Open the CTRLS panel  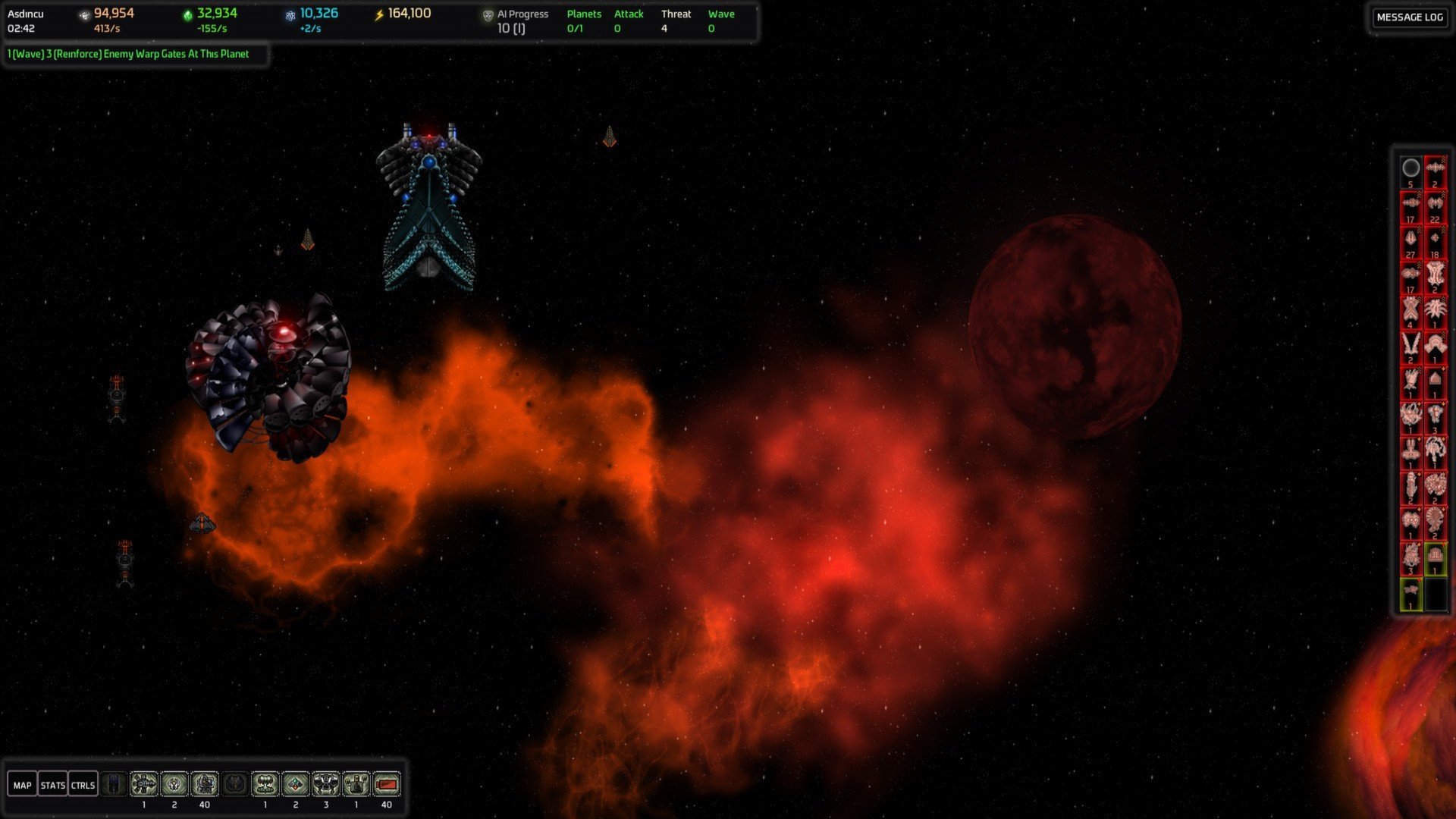(x=83, y=785)
